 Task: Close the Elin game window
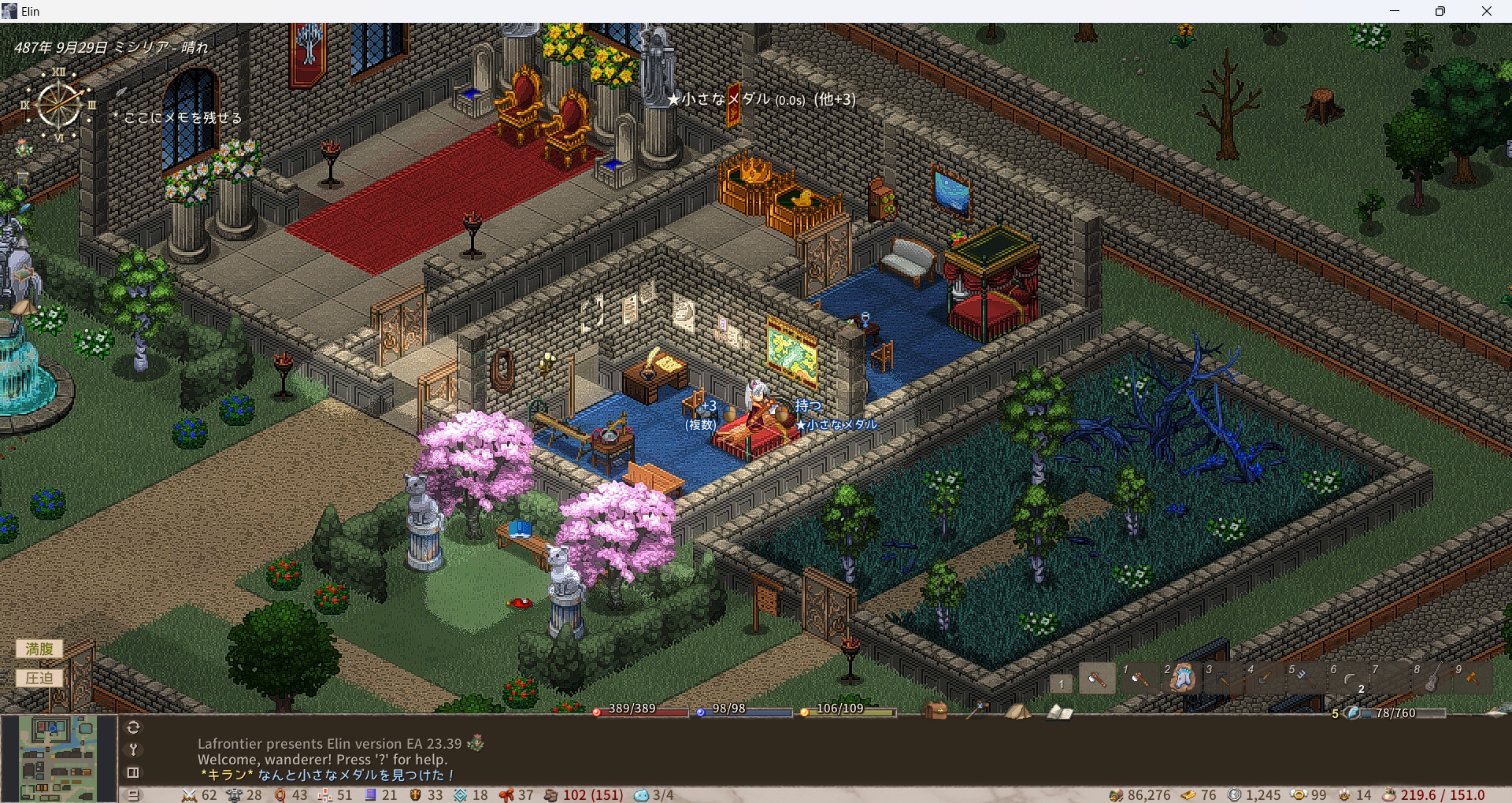tap(1486, 11)
